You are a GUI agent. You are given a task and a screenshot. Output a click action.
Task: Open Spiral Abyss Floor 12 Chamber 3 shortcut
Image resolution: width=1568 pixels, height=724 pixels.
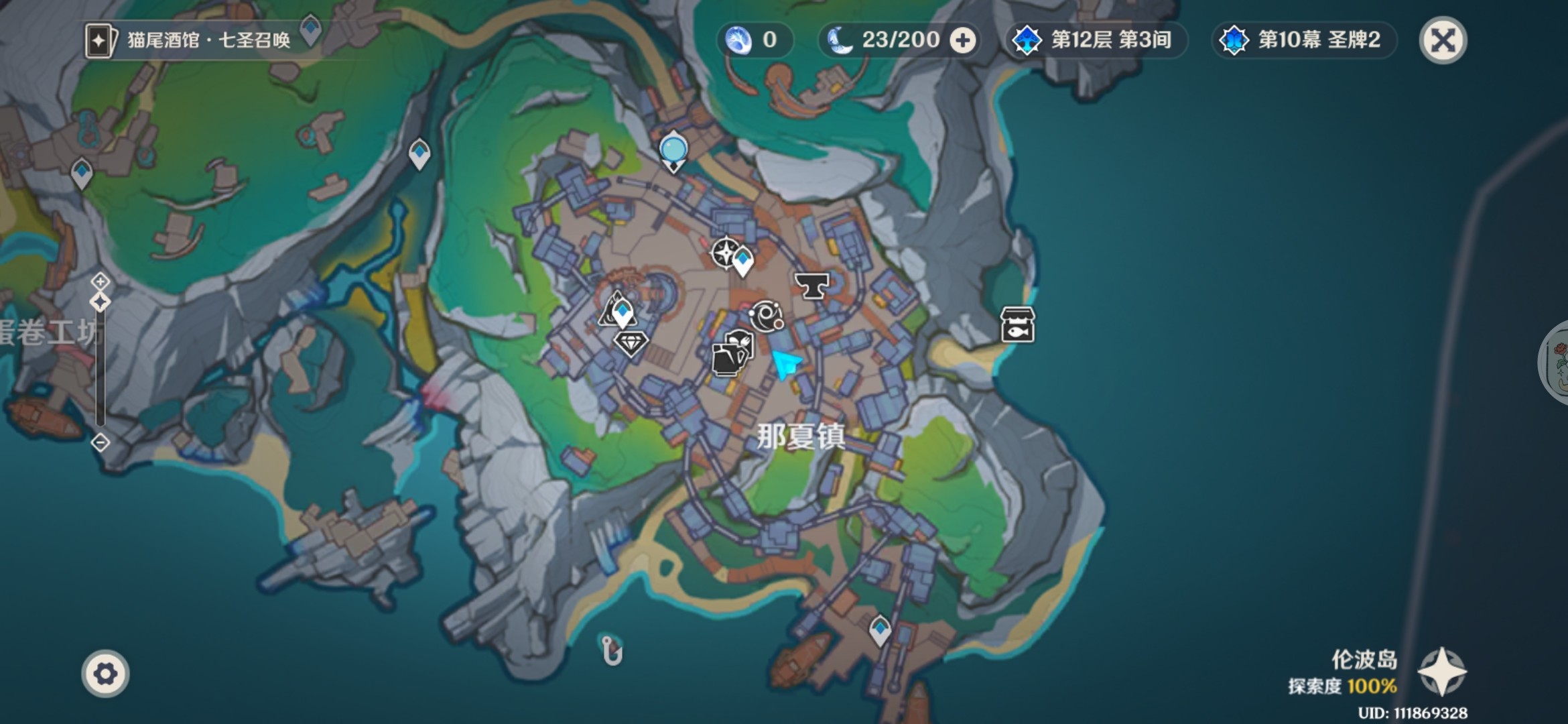coord(1096,40)
